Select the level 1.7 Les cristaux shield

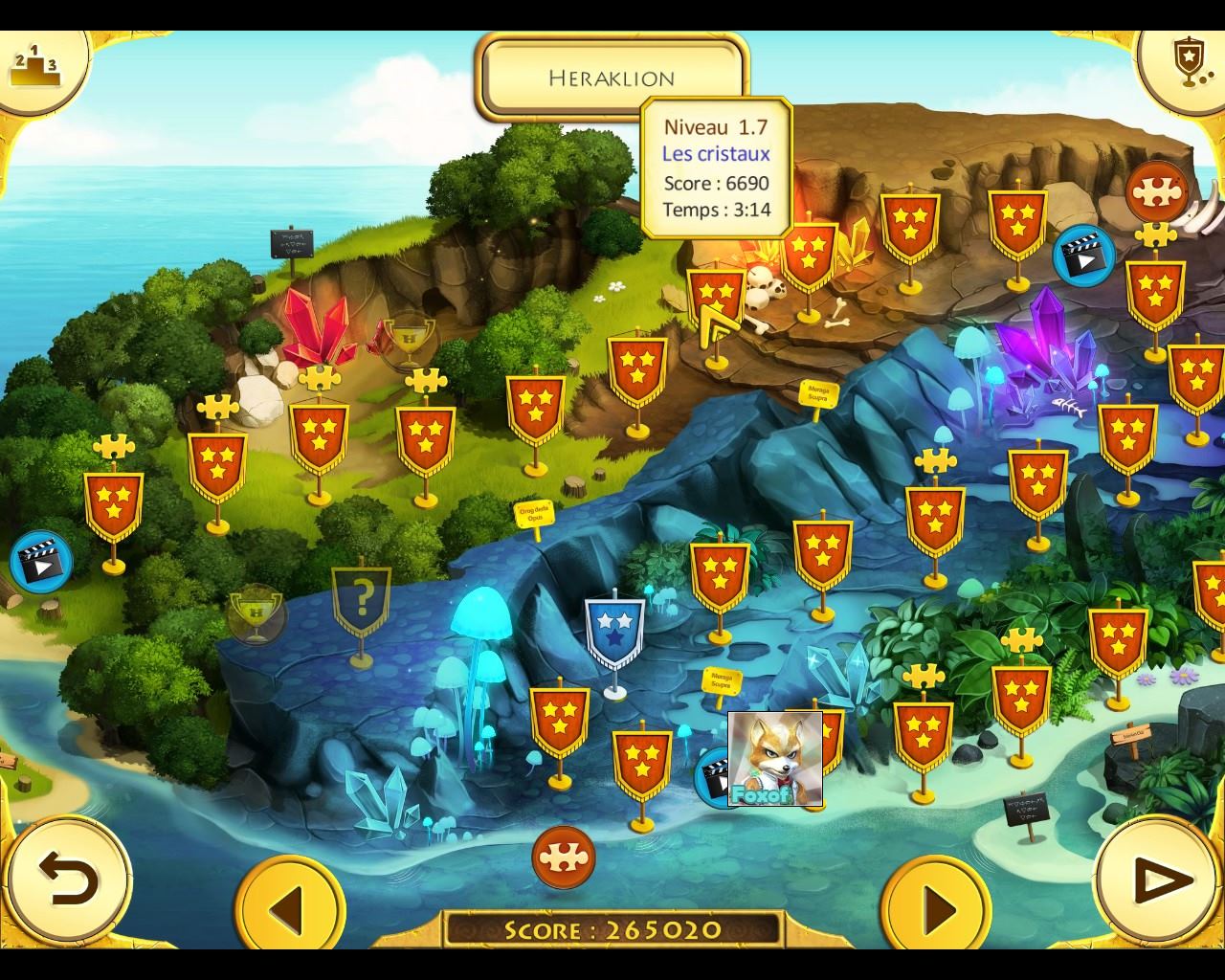tap(716, 299)
